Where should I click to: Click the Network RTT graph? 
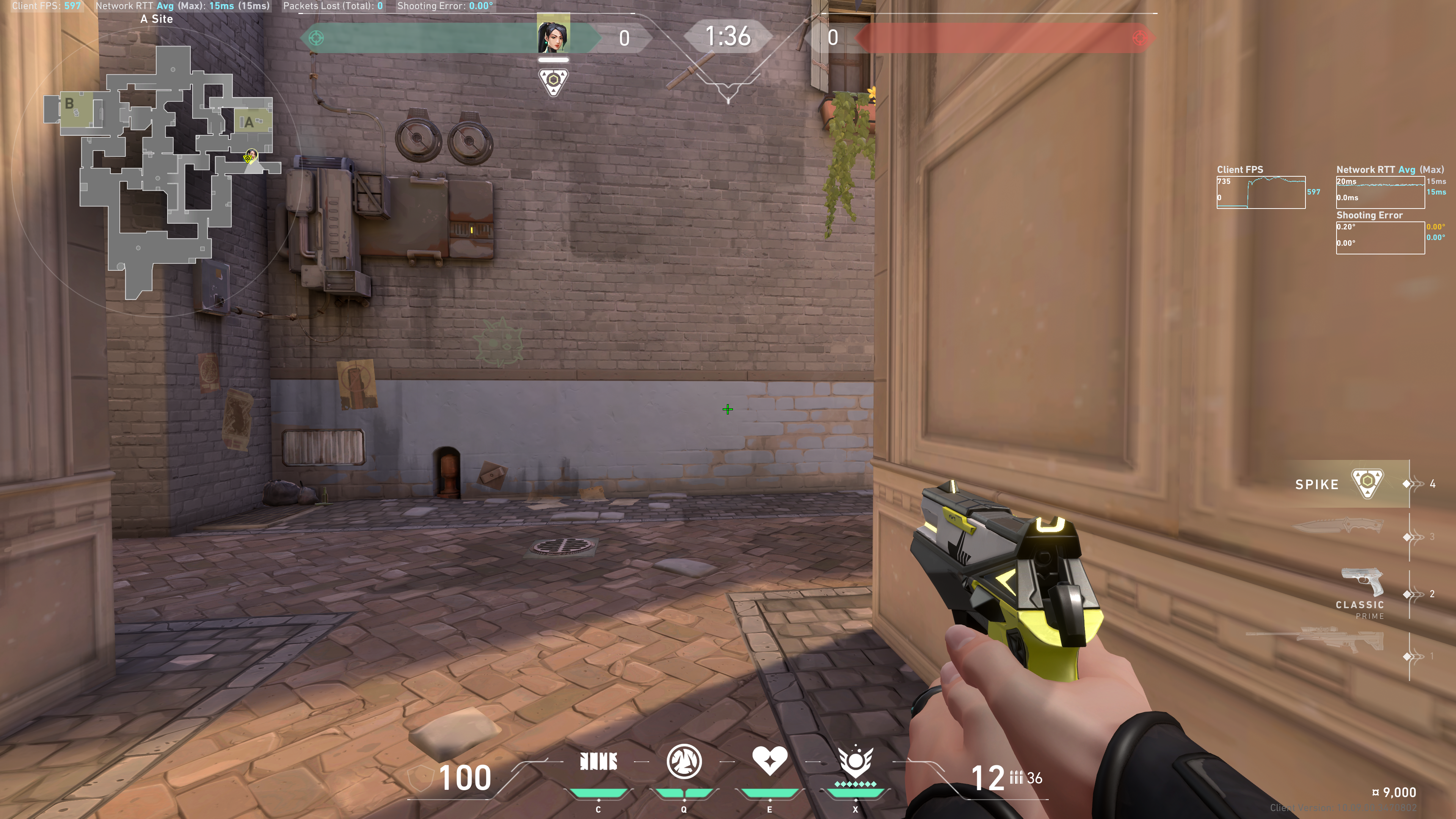(1380, 193)
